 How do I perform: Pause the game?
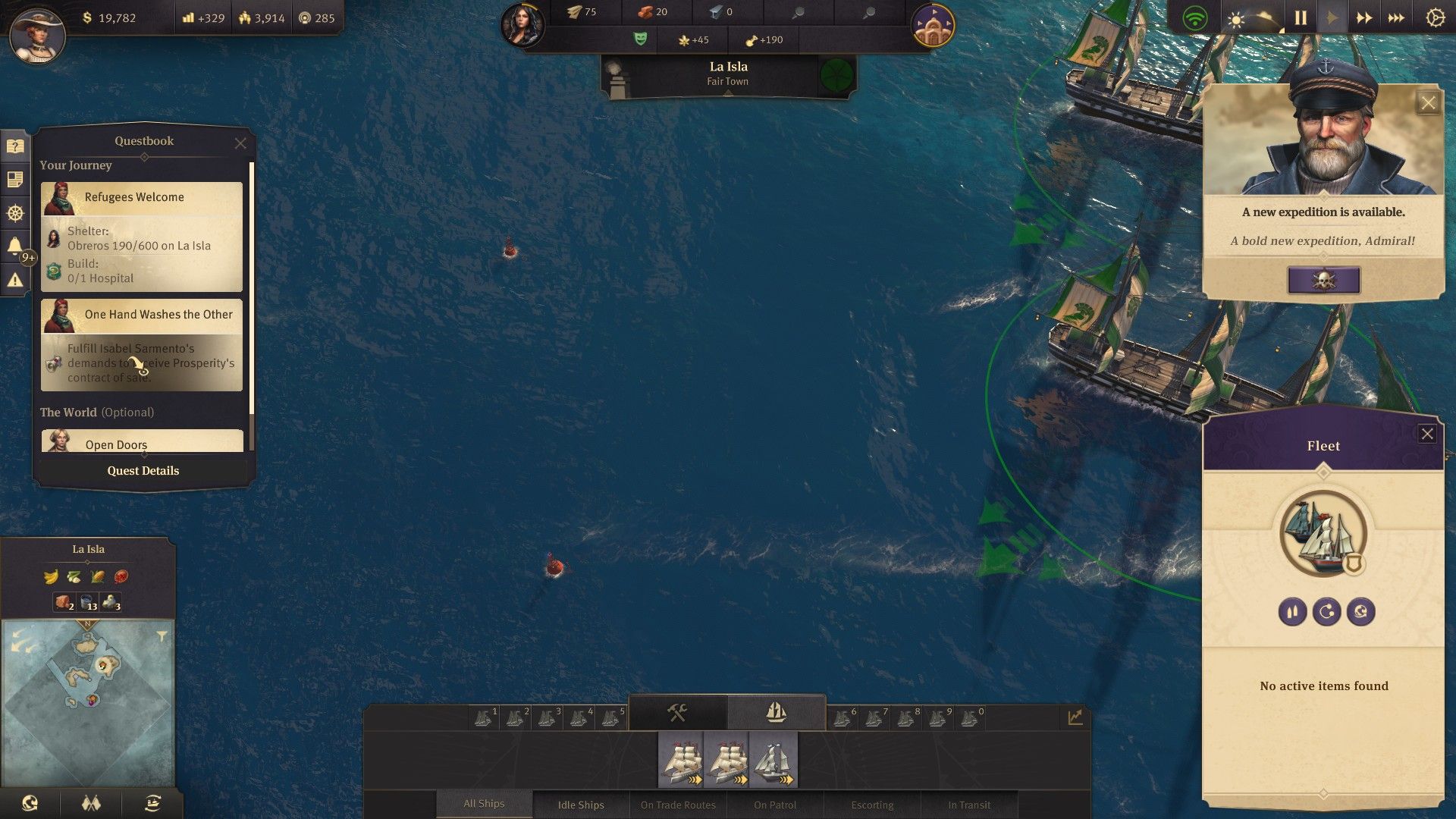(x=1301, y=18)
